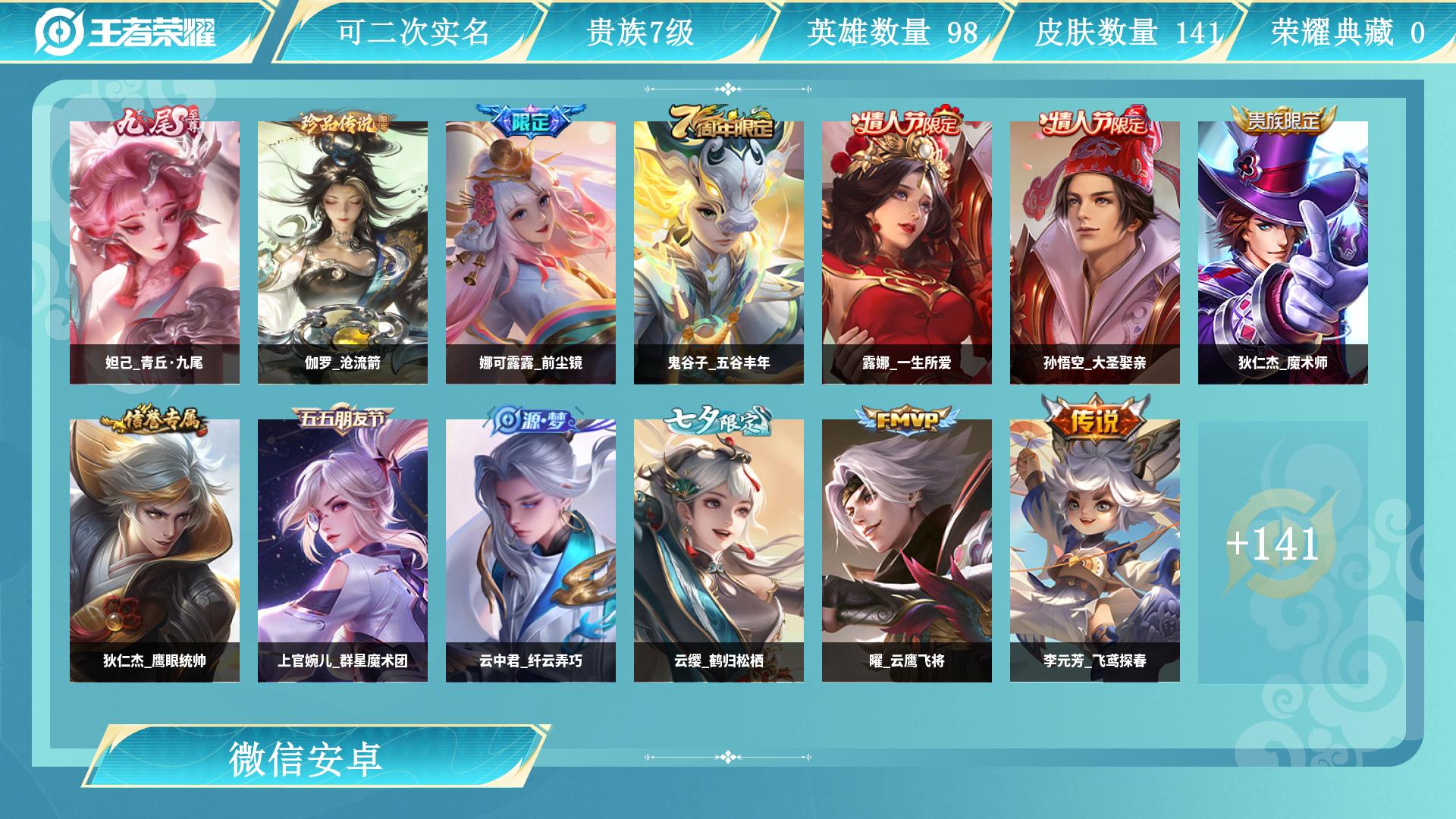The width and height of the screenshot is (1456, 819).
Task: Select the 狄仁杰 魔术师 skin card
Action: (x=1283, y=253)
